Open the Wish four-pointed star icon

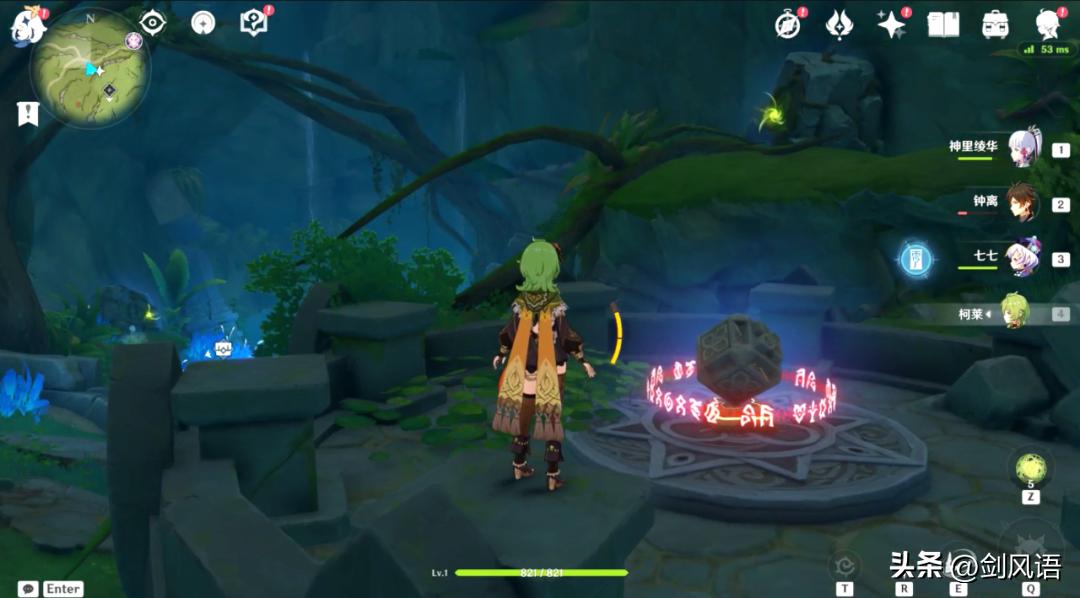tap(890, 25)
